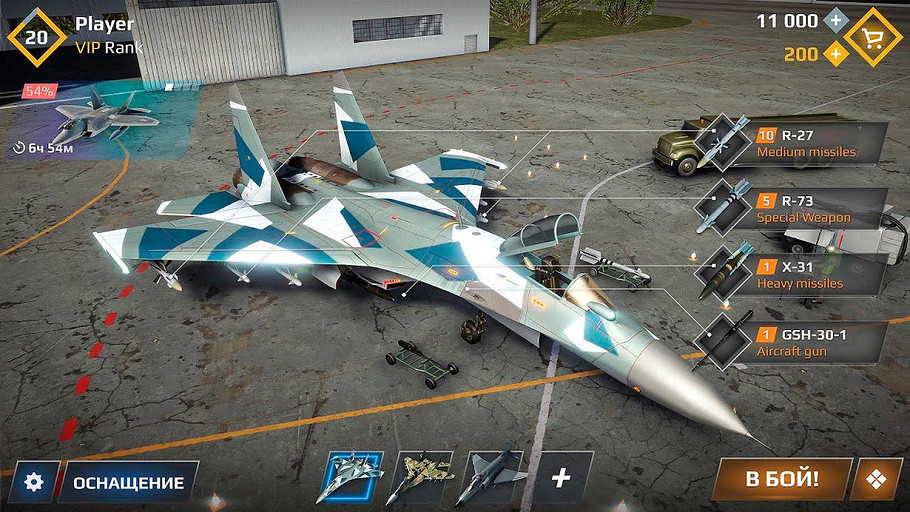Add more silver currency with plus button
Screen dimensions: 910x512
click(834, 21)
